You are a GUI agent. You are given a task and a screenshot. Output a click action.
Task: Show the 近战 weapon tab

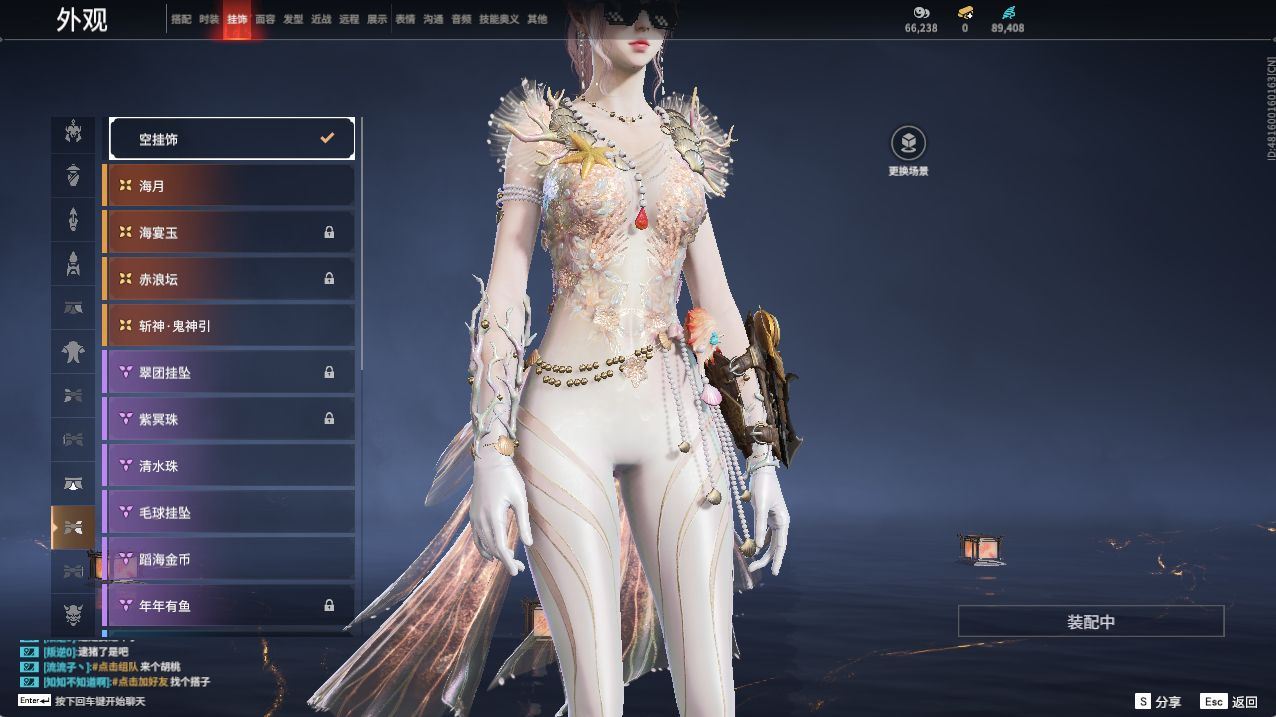pyautogui.click(x=321, y=19)
